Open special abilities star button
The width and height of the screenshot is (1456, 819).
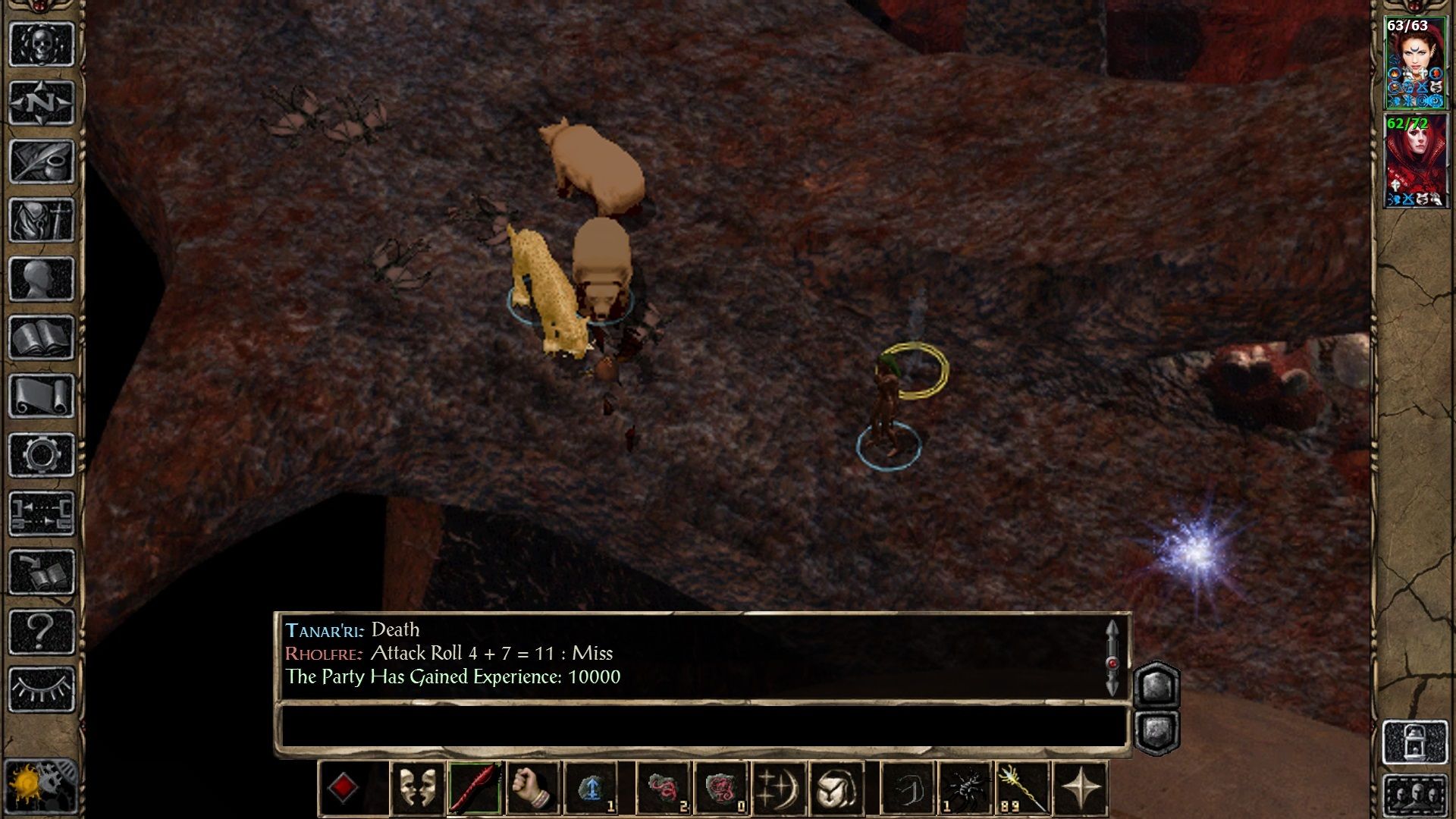click(1081, 788)
